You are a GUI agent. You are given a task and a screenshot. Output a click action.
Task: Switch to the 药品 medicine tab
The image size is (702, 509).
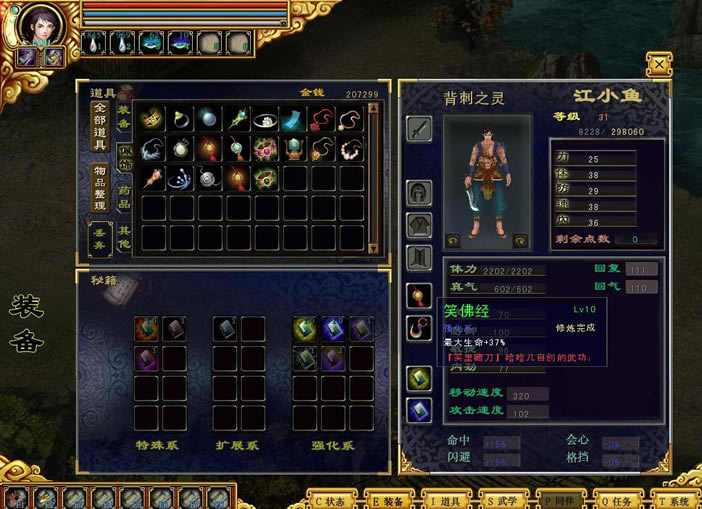click(124, 196)
